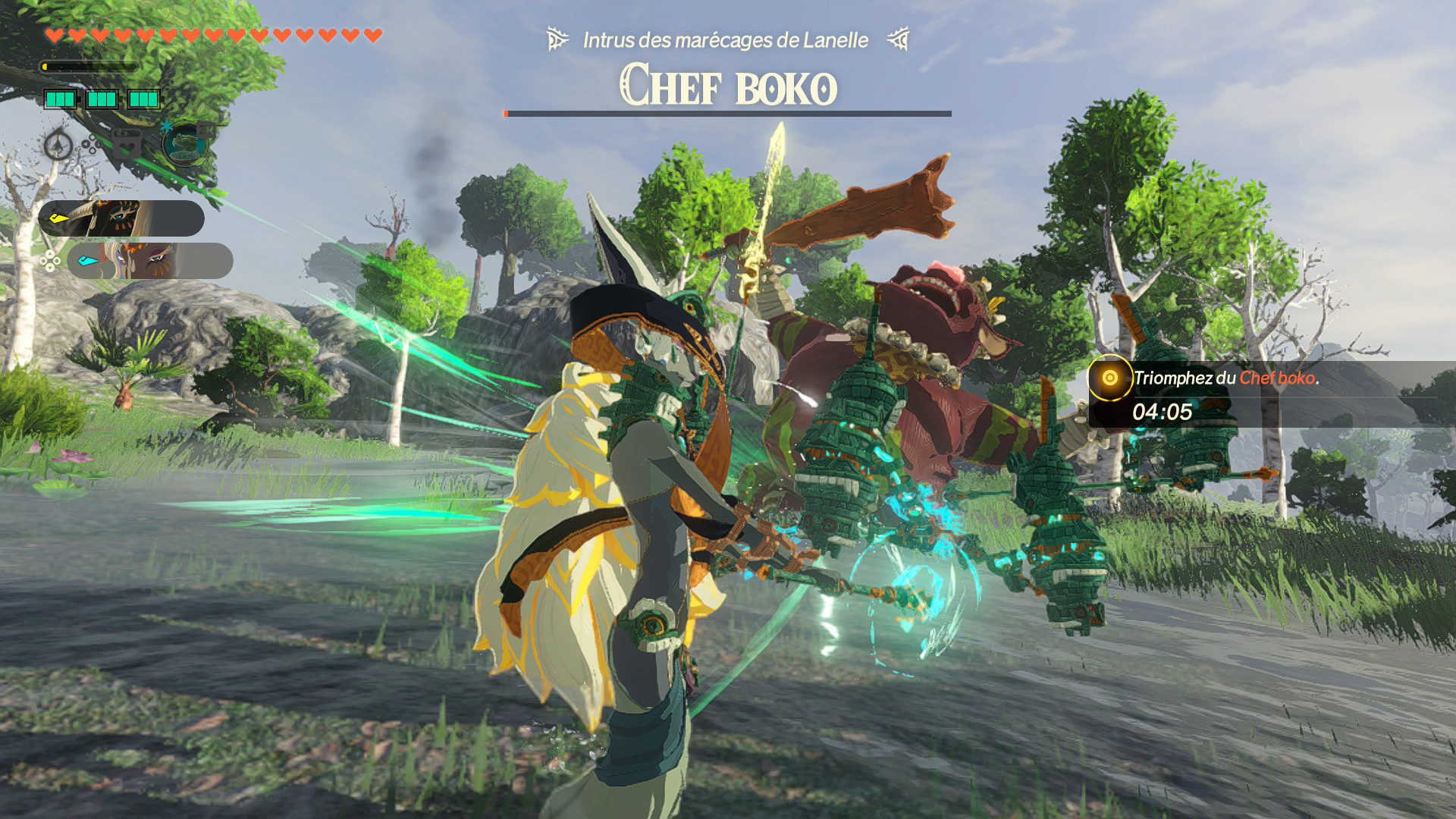Activate the compass ability icon
The width and height of the screenshot is (1456, 819).
click(58, 144)
